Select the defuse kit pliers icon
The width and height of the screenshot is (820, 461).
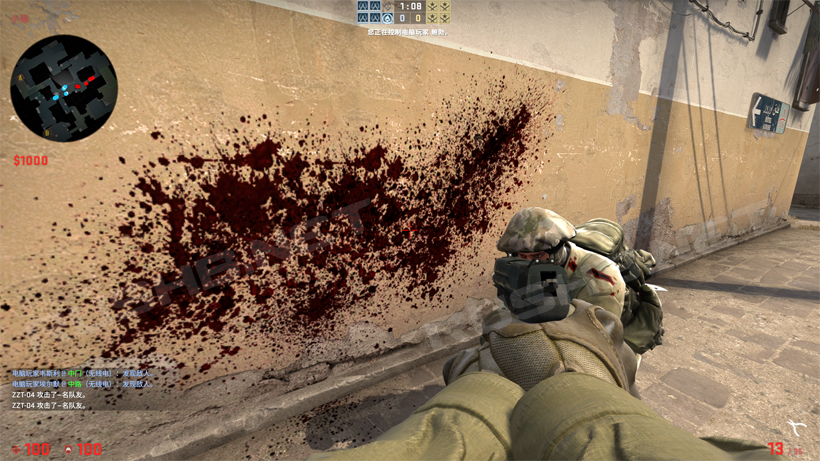pos(796,427)
